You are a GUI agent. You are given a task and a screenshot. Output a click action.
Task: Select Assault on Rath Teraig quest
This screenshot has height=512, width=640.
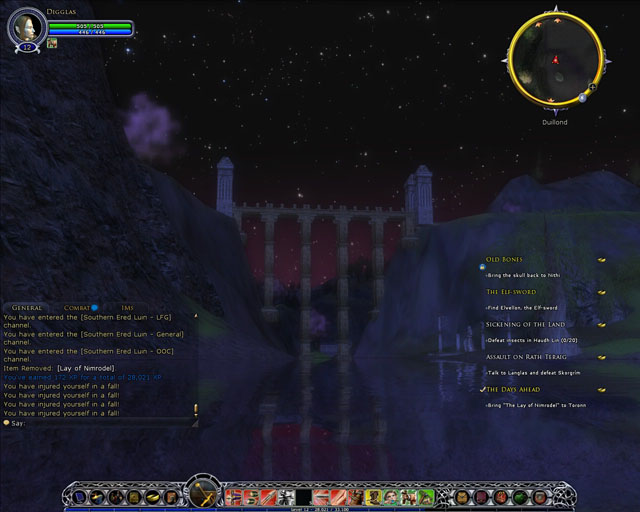coord(525,357)
